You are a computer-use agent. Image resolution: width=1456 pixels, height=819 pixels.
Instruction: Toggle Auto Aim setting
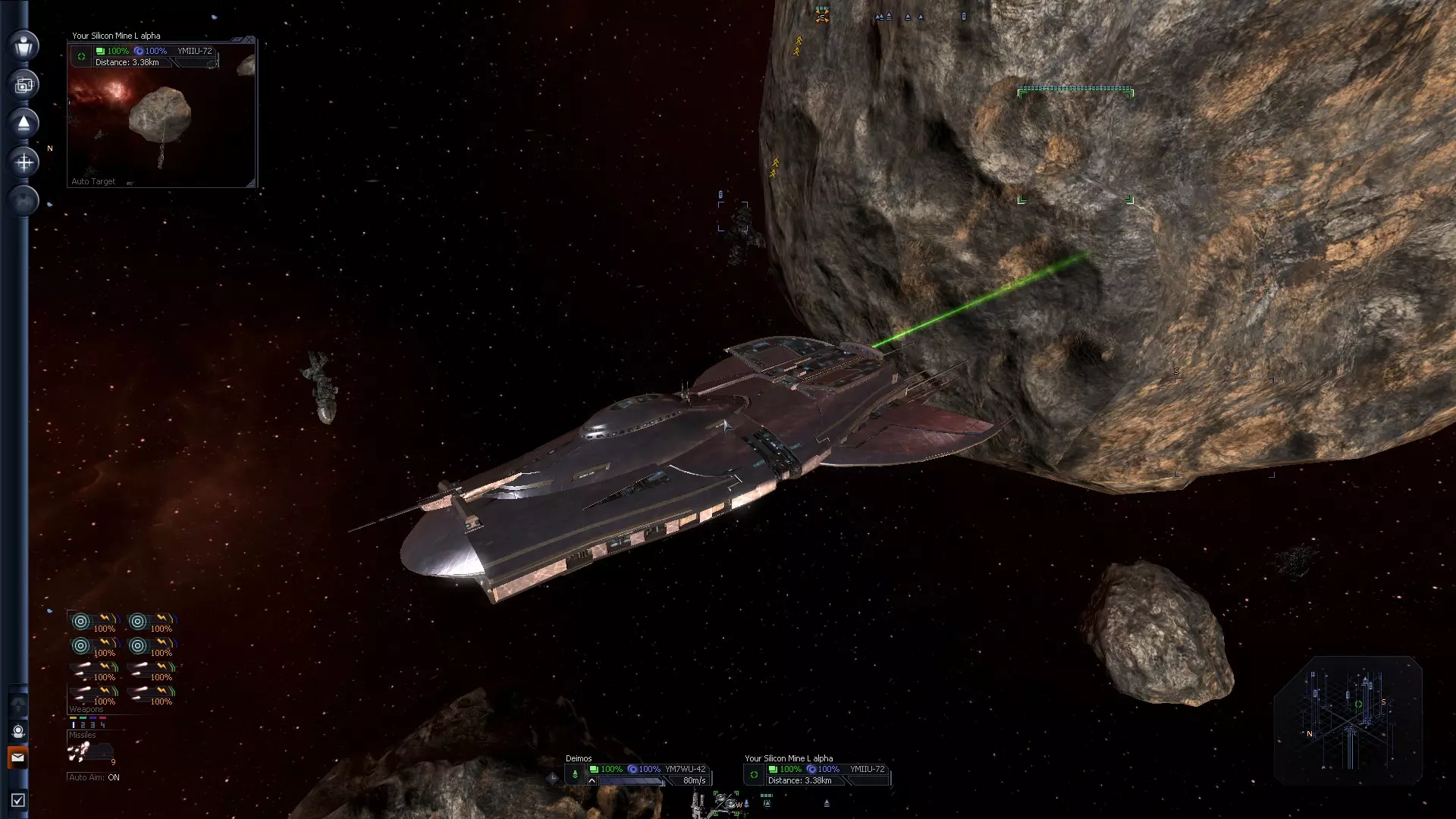[x=94, y=777]
